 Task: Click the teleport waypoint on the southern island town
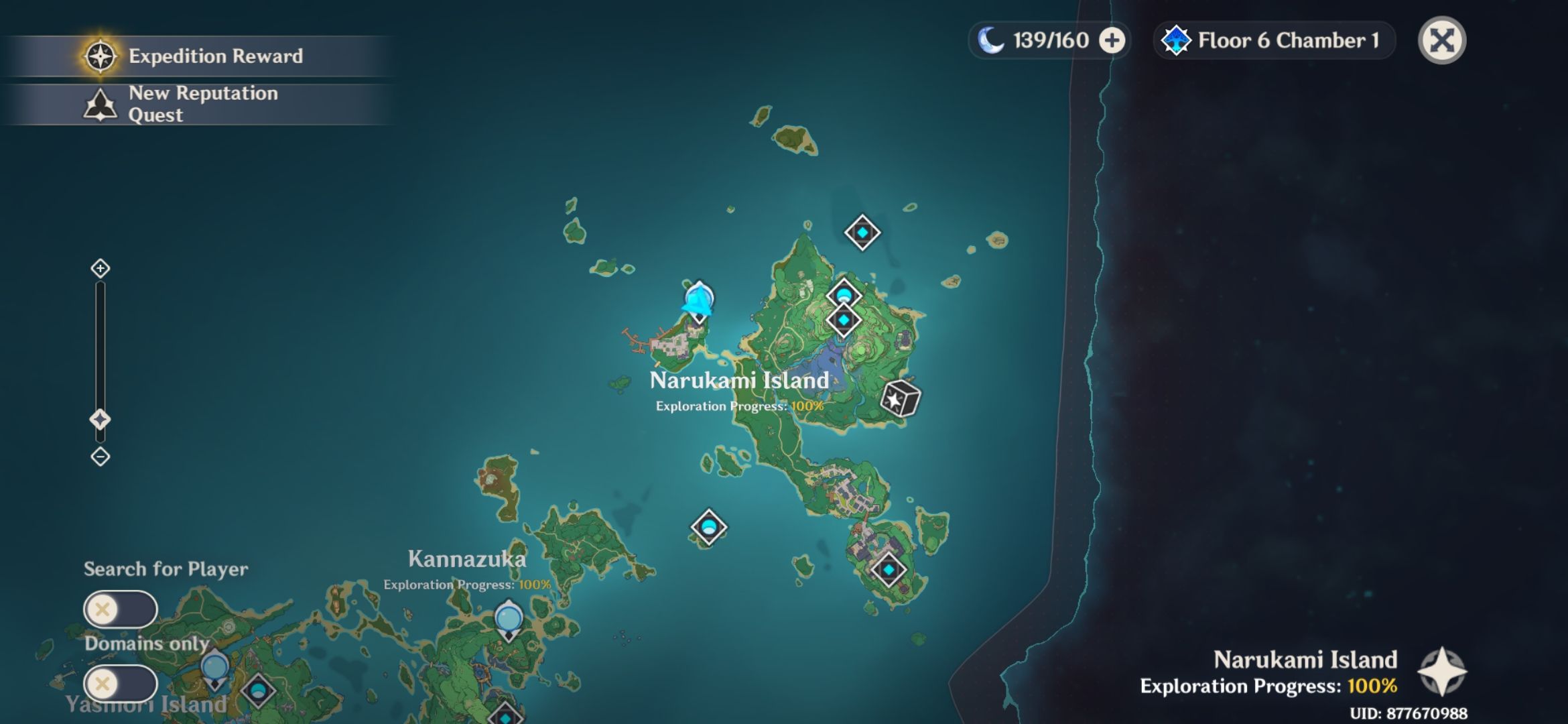(888, 568)
